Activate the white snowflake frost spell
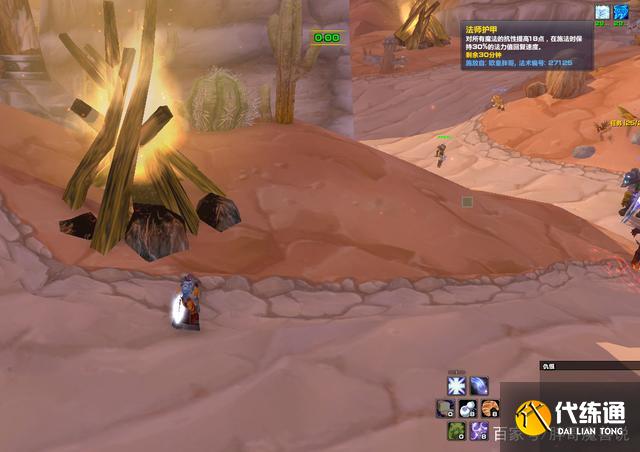The height and width of the screenshot is (452, 640). (x=457, y=386)
